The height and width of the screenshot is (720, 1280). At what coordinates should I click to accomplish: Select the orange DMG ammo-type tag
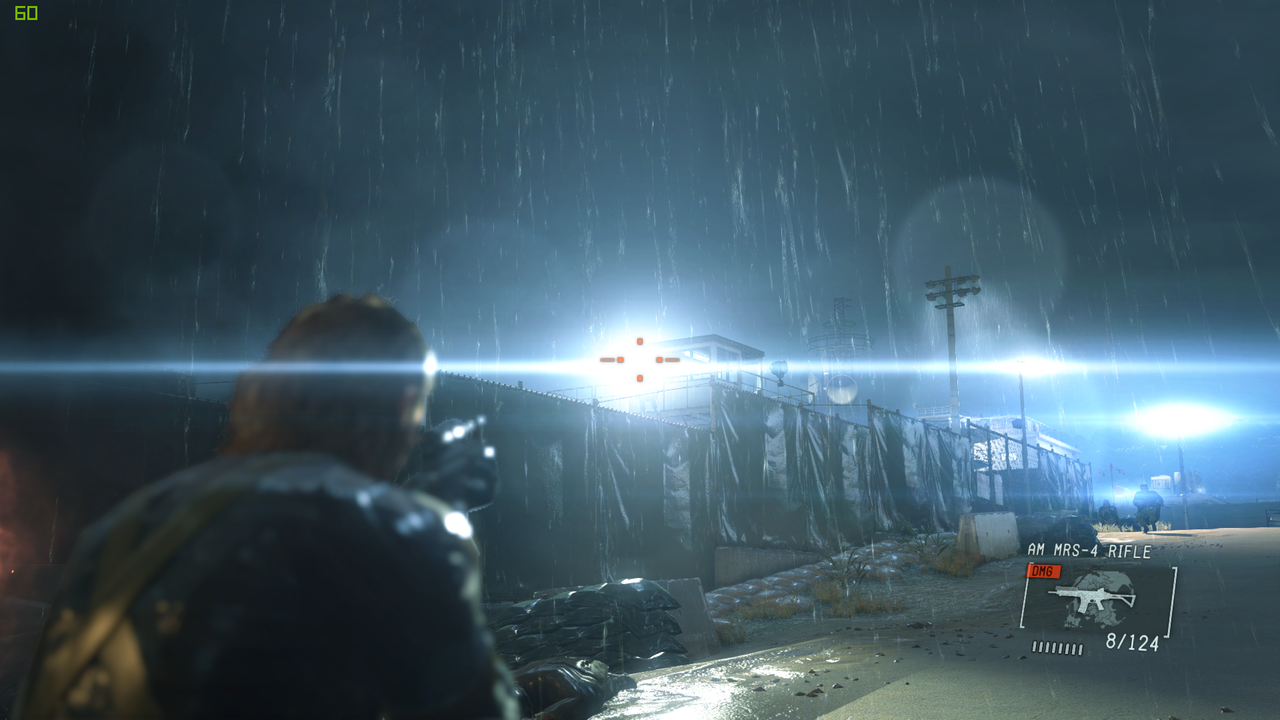[x=1044, y=571]
